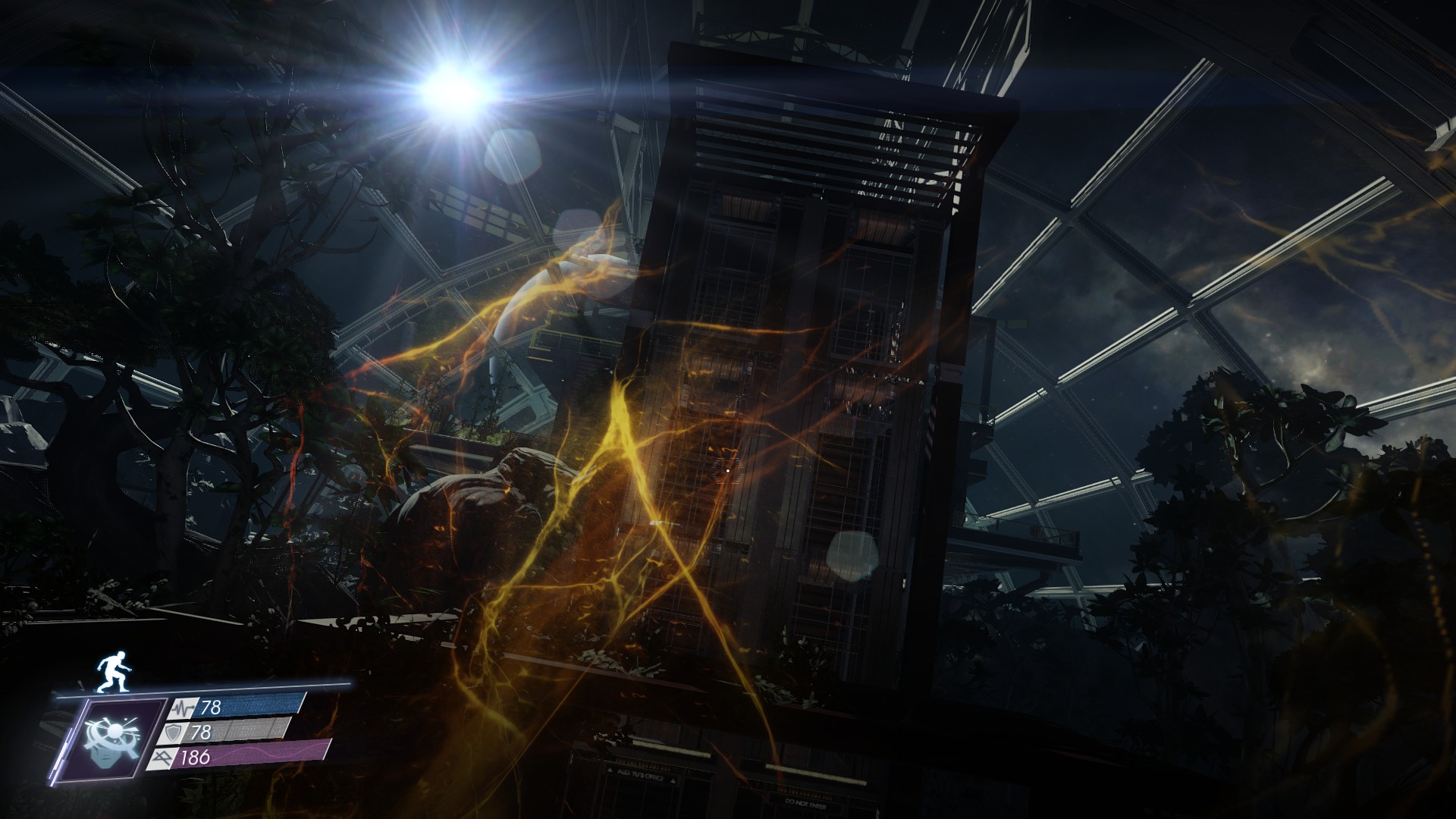Click the center aiming crosshair dot
This screenshot has width=1456, height=819.
coord(726,471)
